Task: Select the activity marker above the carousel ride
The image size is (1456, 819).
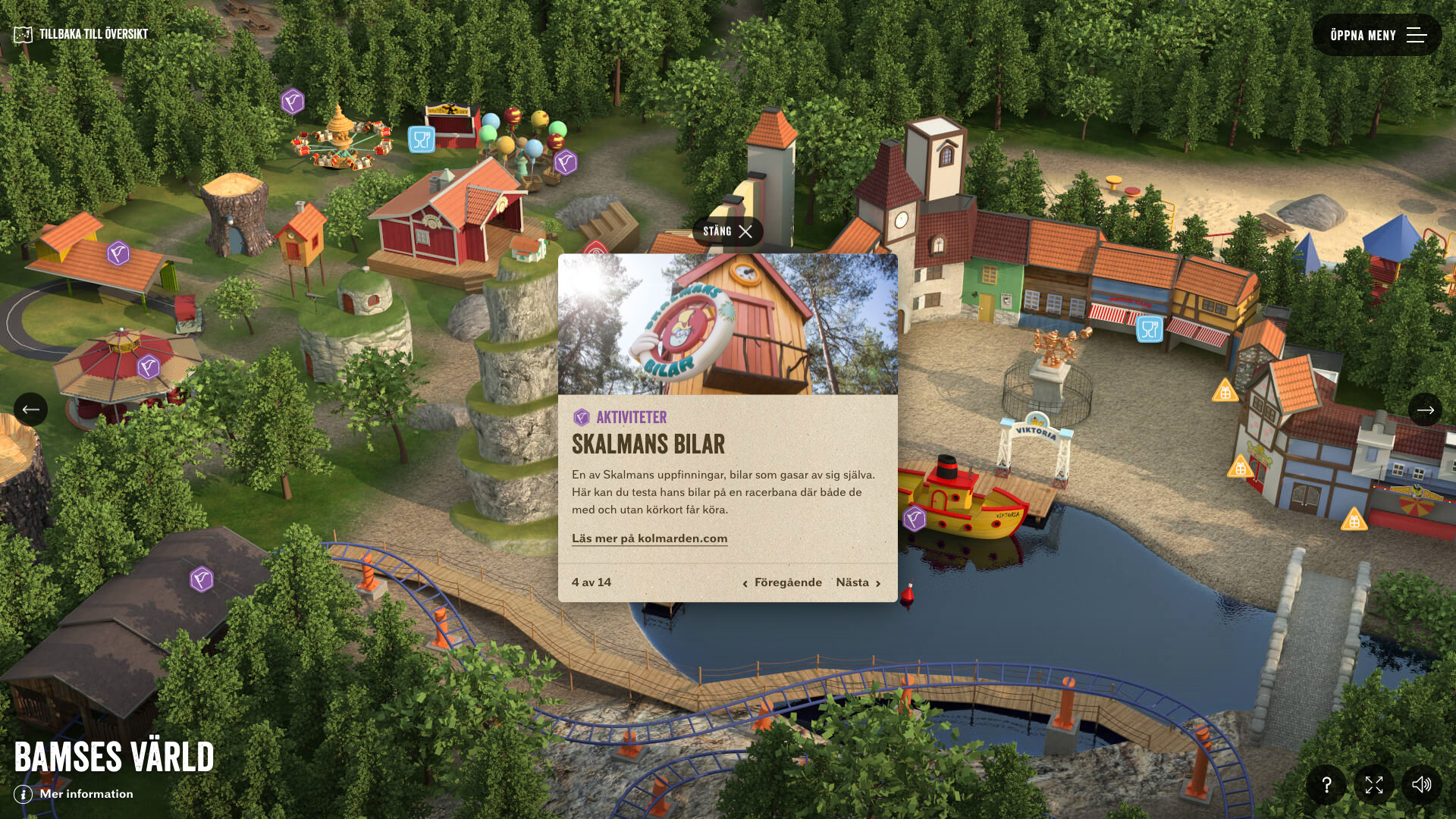Action: 293,101
